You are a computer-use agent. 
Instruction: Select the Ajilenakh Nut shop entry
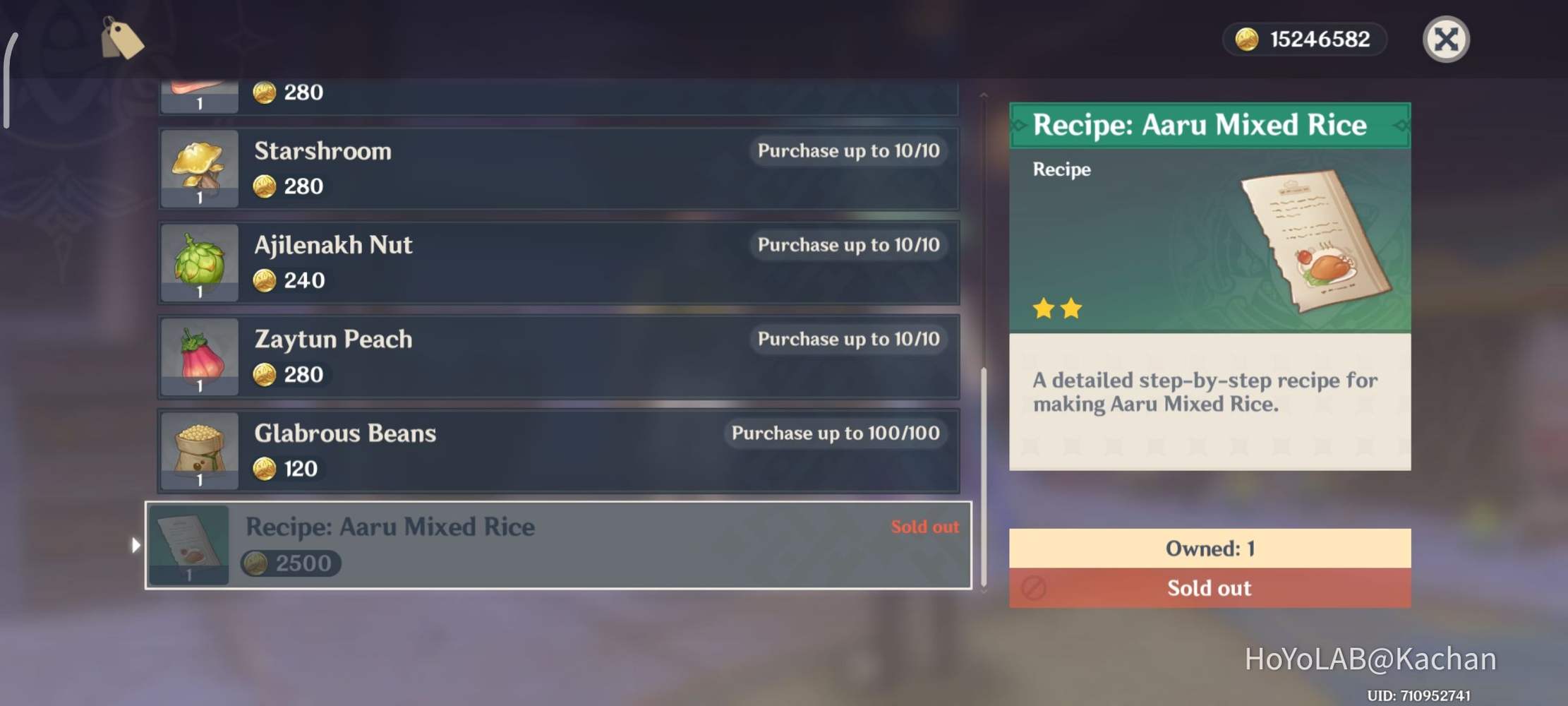coord(557,263)
